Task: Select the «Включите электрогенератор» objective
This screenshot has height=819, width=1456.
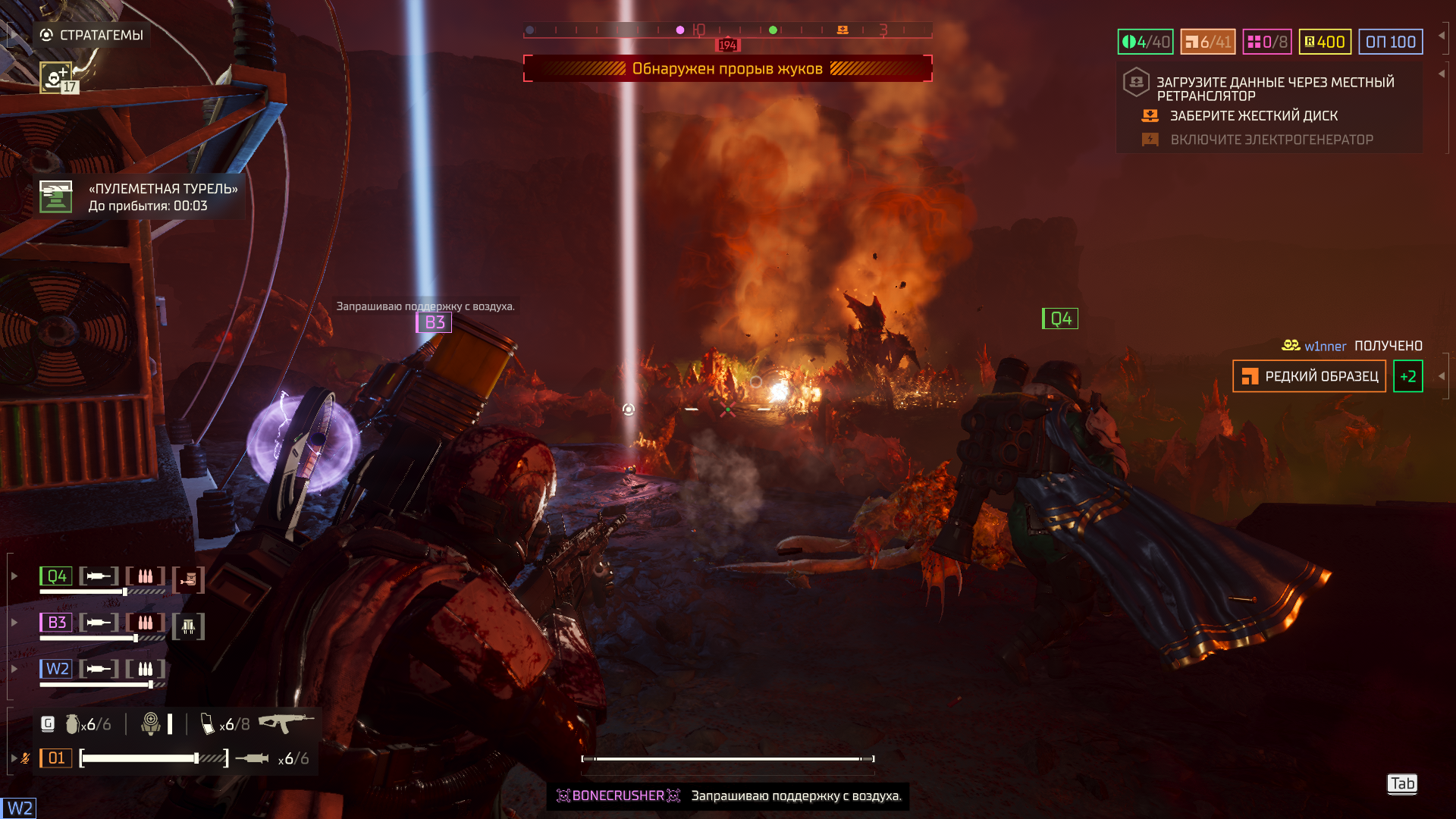Action: [1271, 140]
